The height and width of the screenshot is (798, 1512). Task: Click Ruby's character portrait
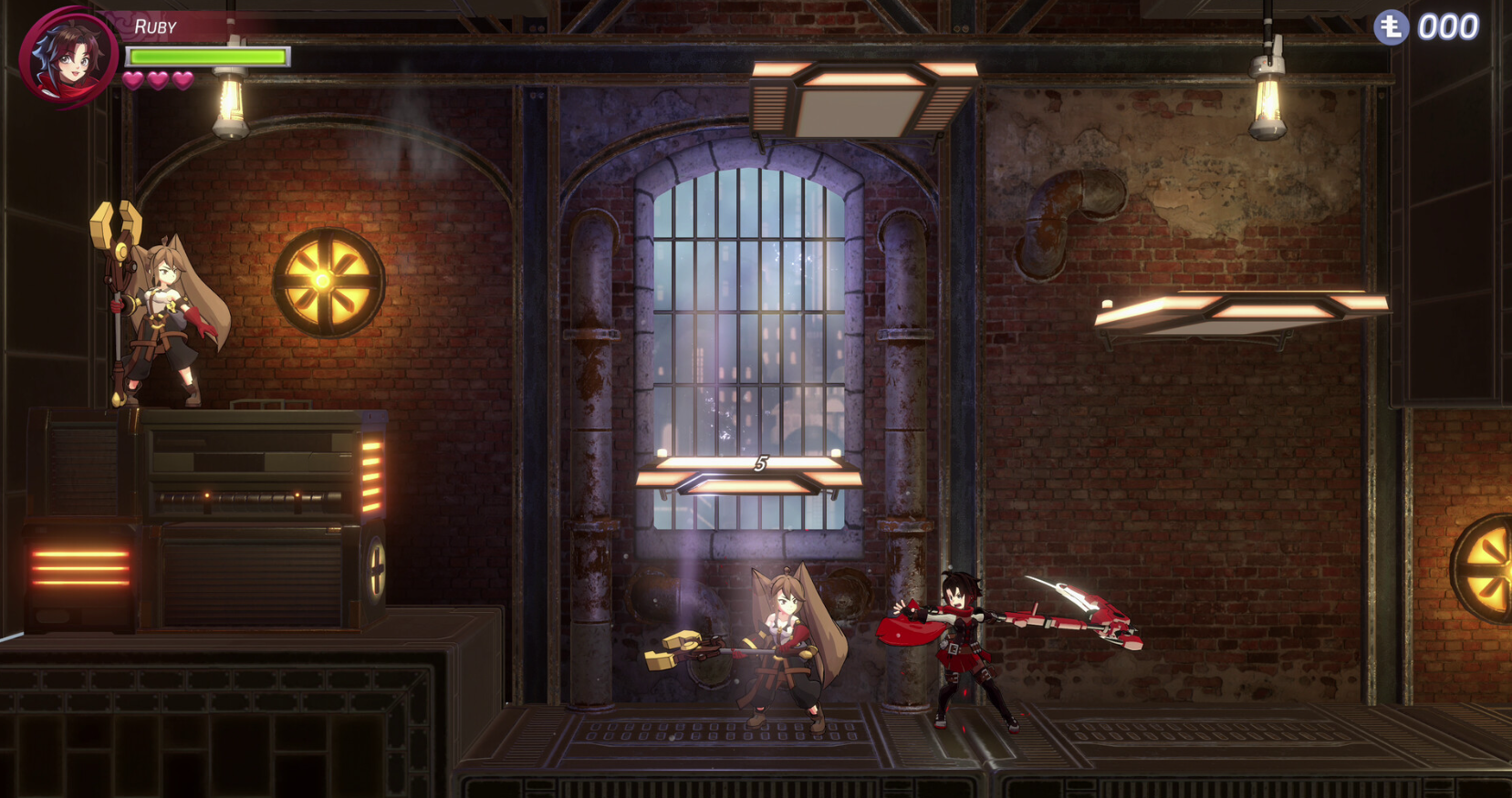[68, 57]
